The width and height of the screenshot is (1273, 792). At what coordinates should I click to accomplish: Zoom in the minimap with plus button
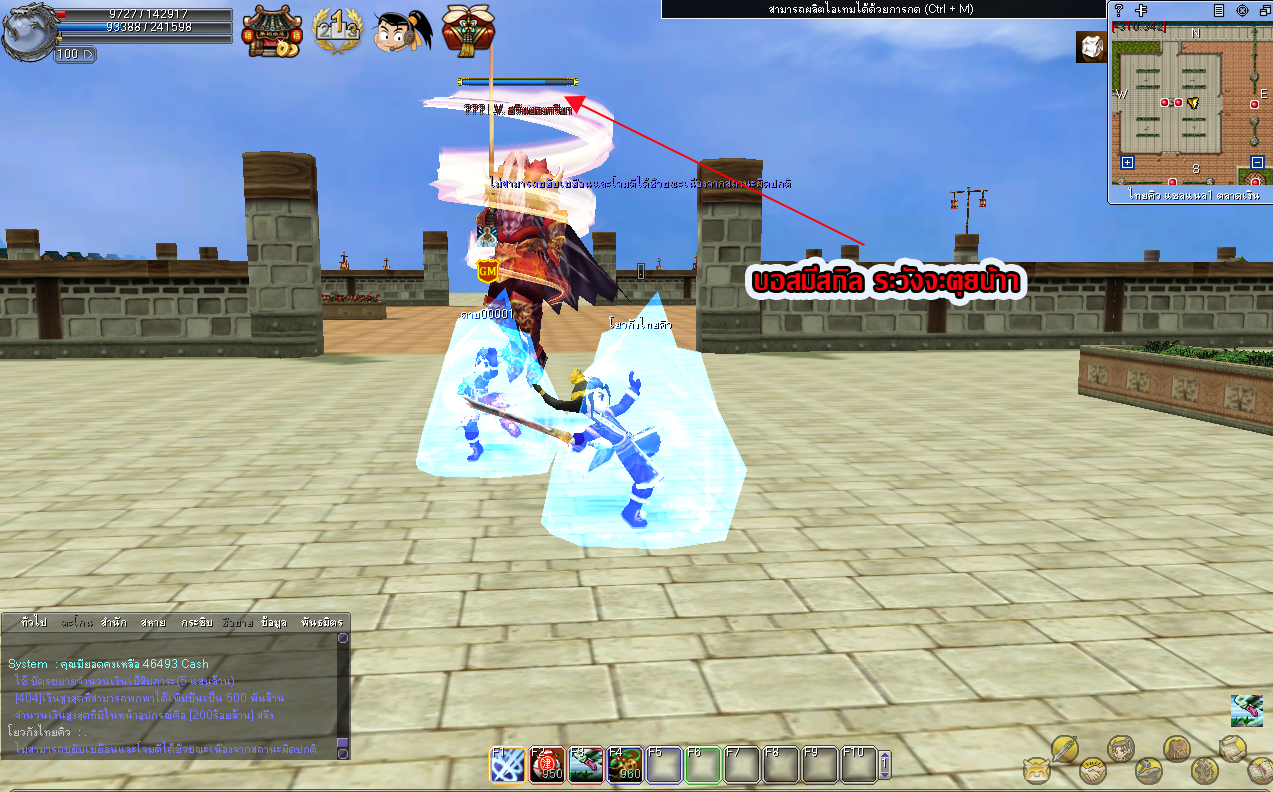pyautogui.click(x=1127, y=162)
